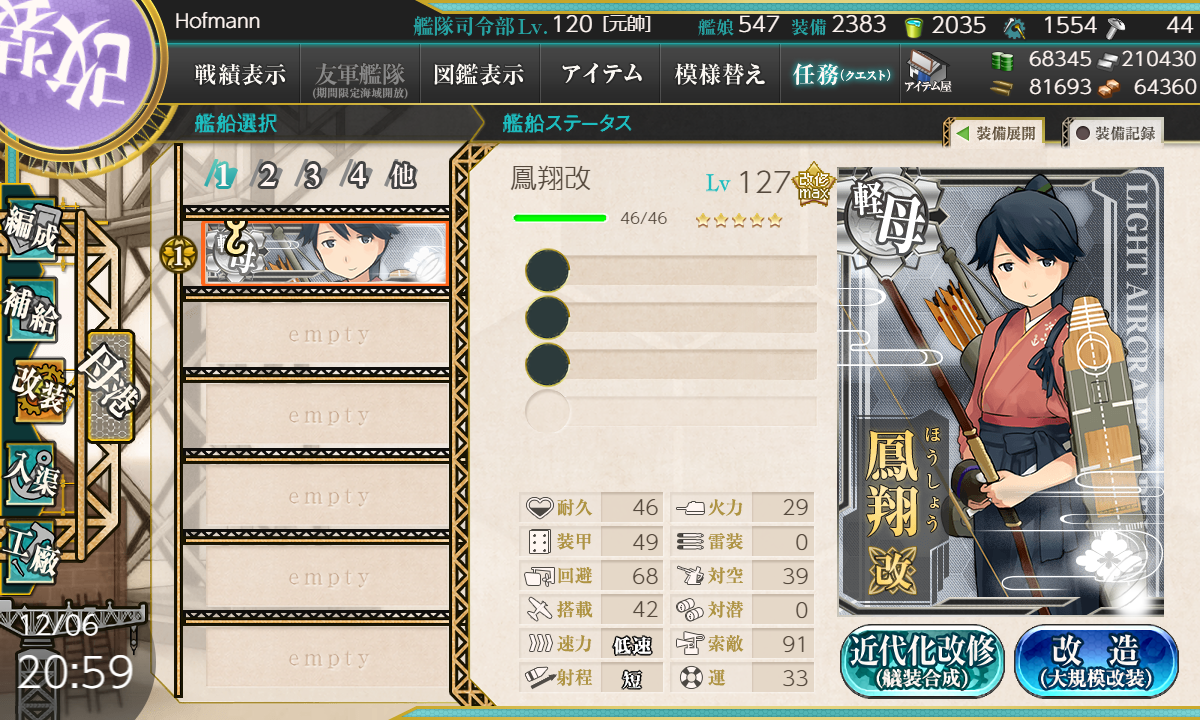Open the 戦績表示 records menu
Screen dimensions: 1200x720
coord(240,74)
